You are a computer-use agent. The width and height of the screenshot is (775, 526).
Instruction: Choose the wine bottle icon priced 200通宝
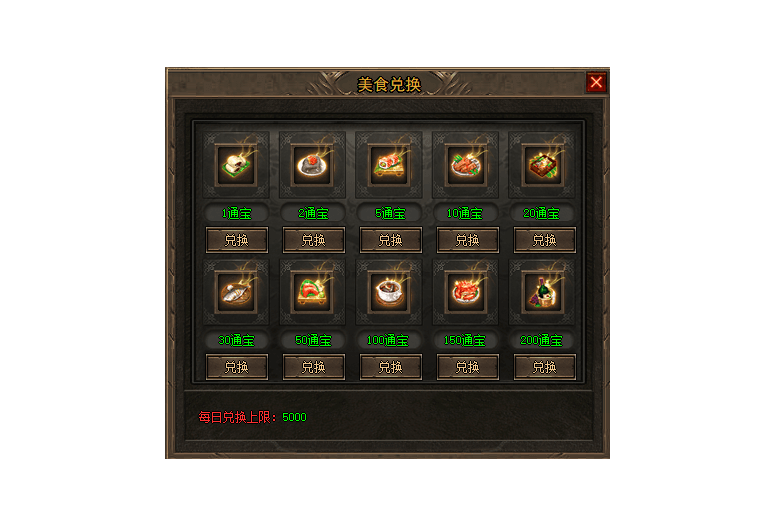coord(544,292)
